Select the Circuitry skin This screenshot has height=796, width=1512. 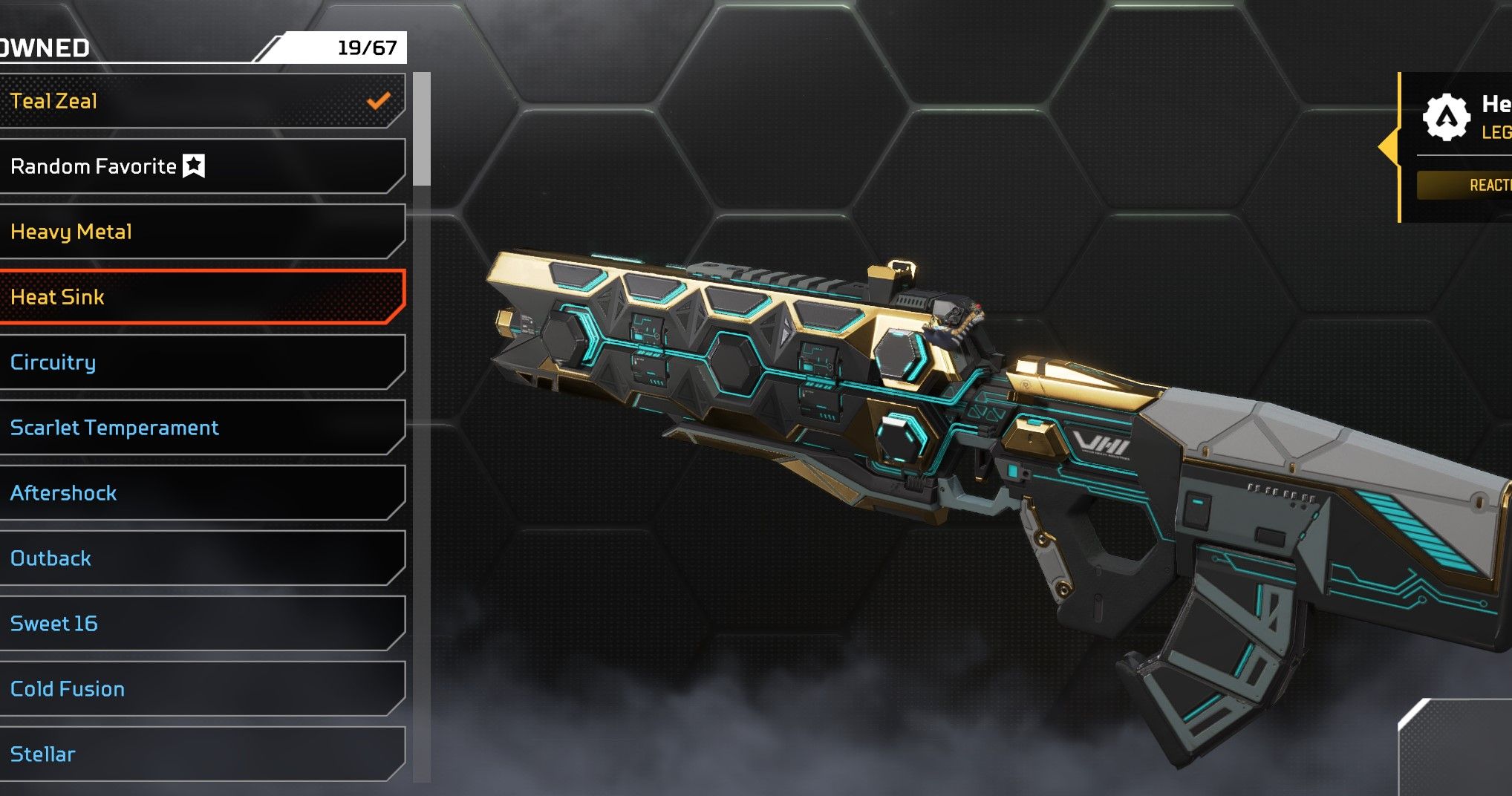tap(201, 362)
